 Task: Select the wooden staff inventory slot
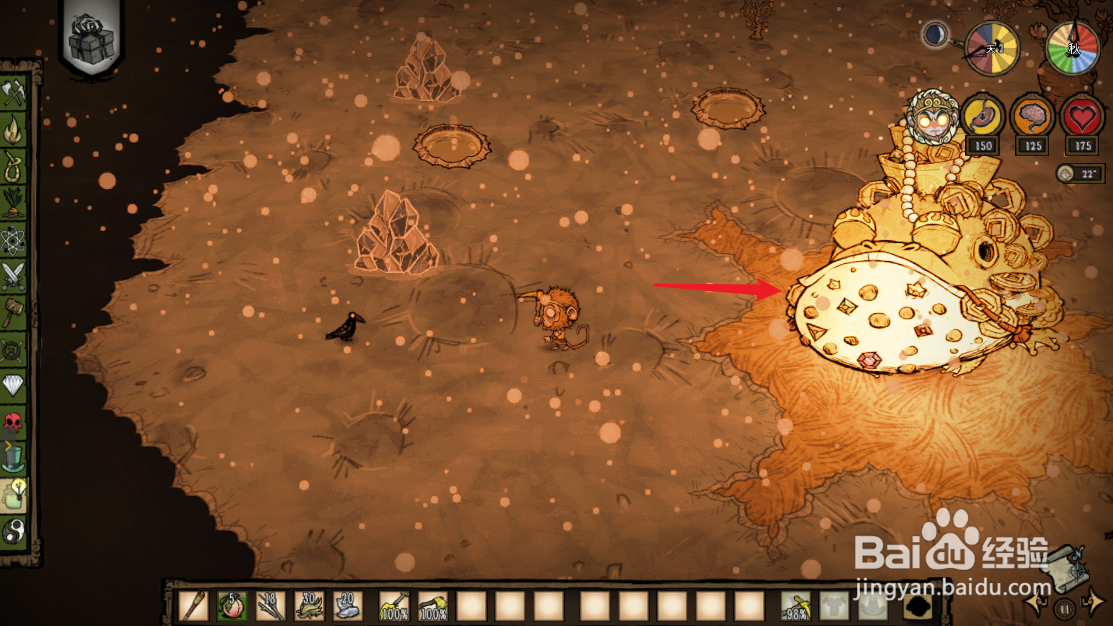tap(193, 606)
